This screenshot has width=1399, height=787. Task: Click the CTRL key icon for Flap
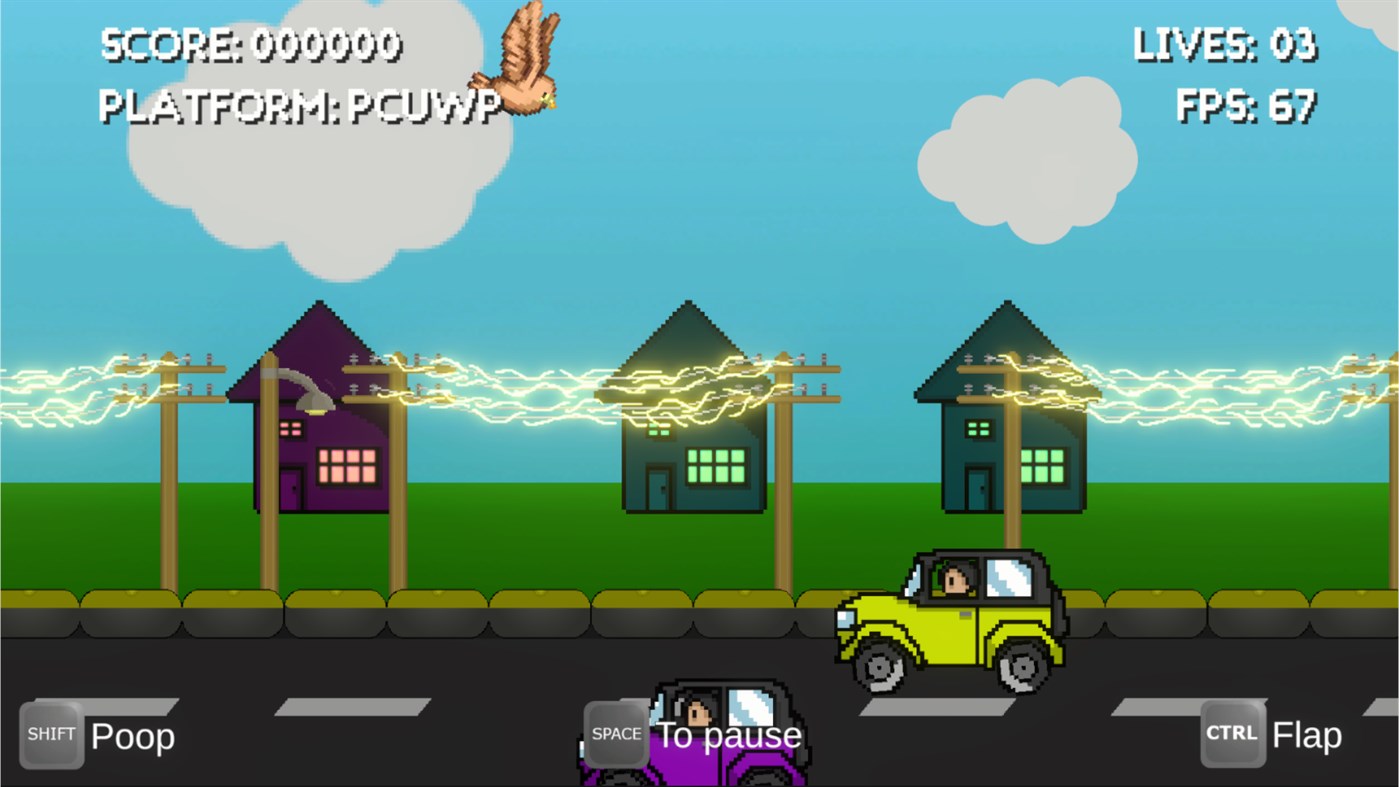point(1231,733)
